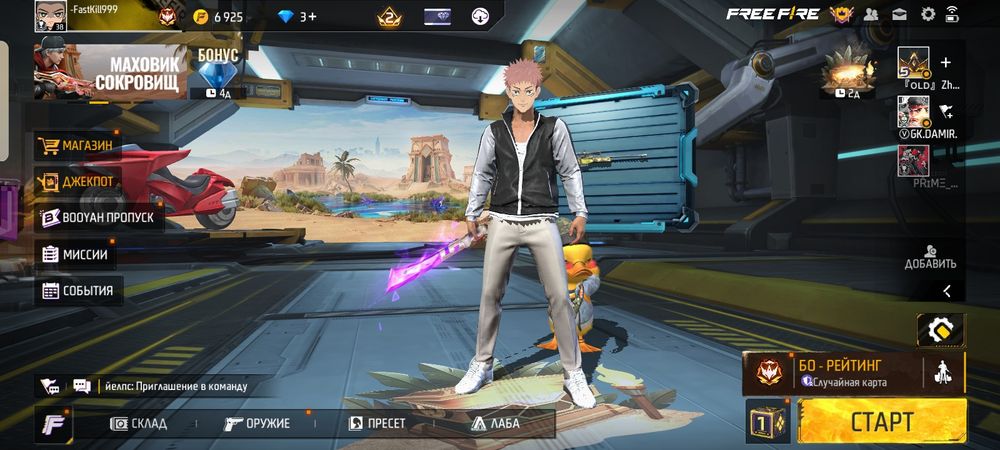Click the ДОБАВИТЬ add friend button
The height and width of the screenshot is (450, 1000).
[930, 257]
